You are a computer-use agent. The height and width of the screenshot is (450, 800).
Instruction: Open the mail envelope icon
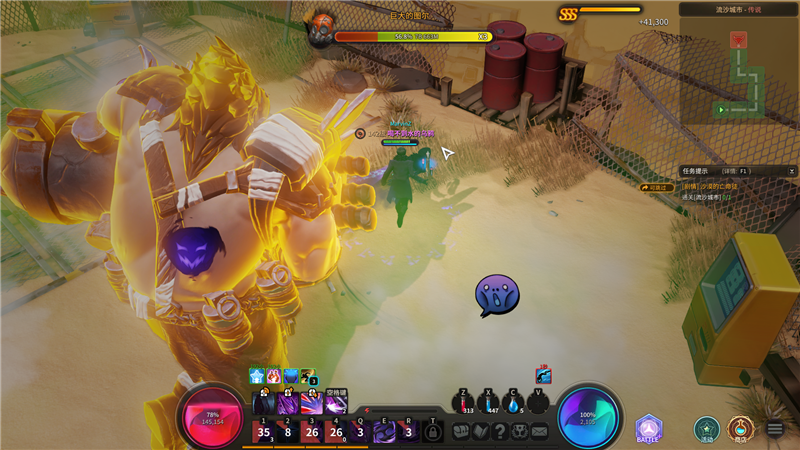pyautogui.click(x=540, y=431)
